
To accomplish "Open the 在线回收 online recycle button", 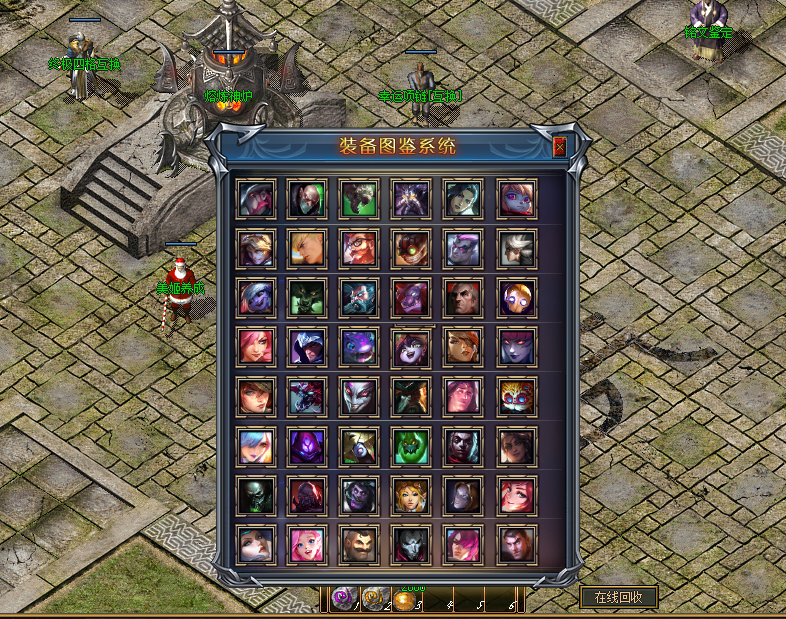I will point(619,597).
